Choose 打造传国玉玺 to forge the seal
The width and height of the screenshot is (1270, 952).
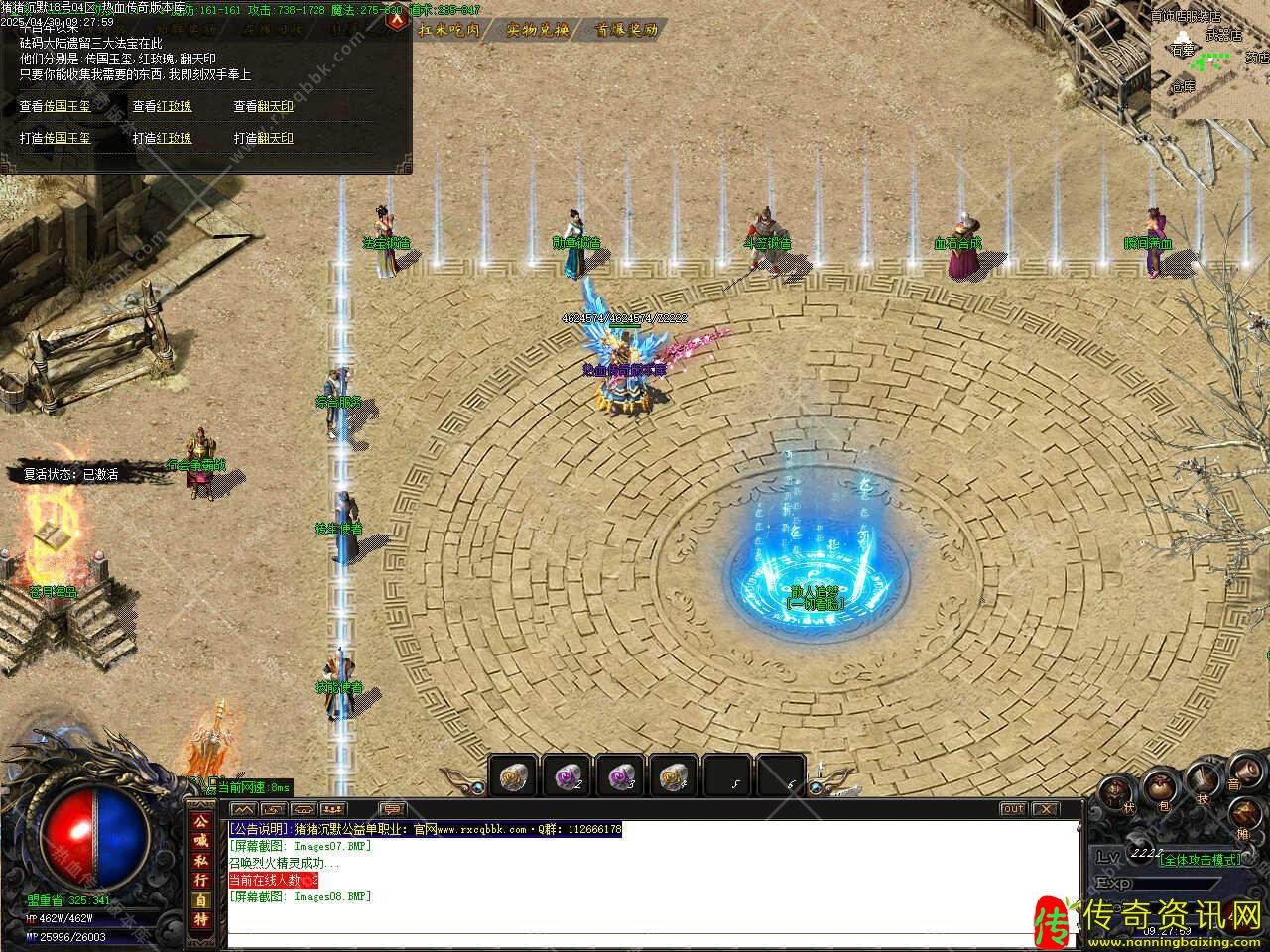click(x=55, y=138)
